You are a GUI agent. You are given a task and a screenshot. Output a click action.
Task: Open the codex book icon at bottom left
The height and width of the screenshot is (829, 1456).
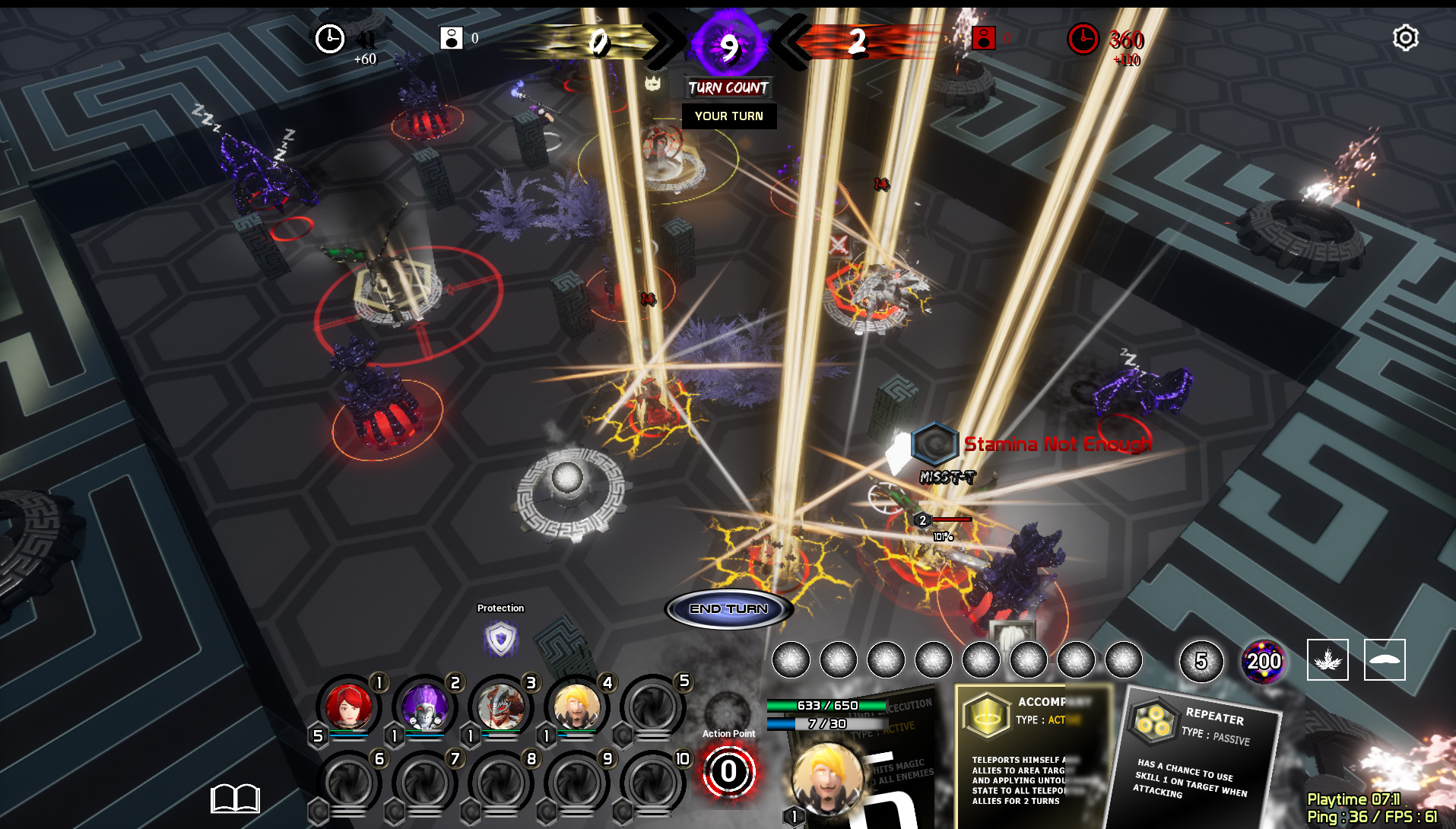[x=237, y=799]
